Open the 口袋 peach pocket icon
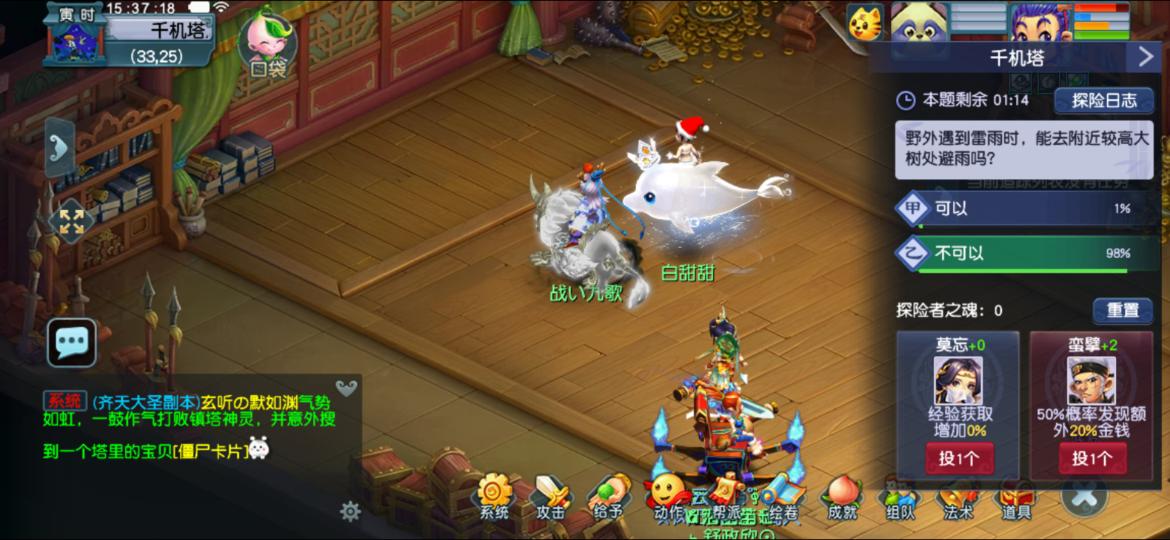This screenshot has height=540, width=1170. [267, 45]
